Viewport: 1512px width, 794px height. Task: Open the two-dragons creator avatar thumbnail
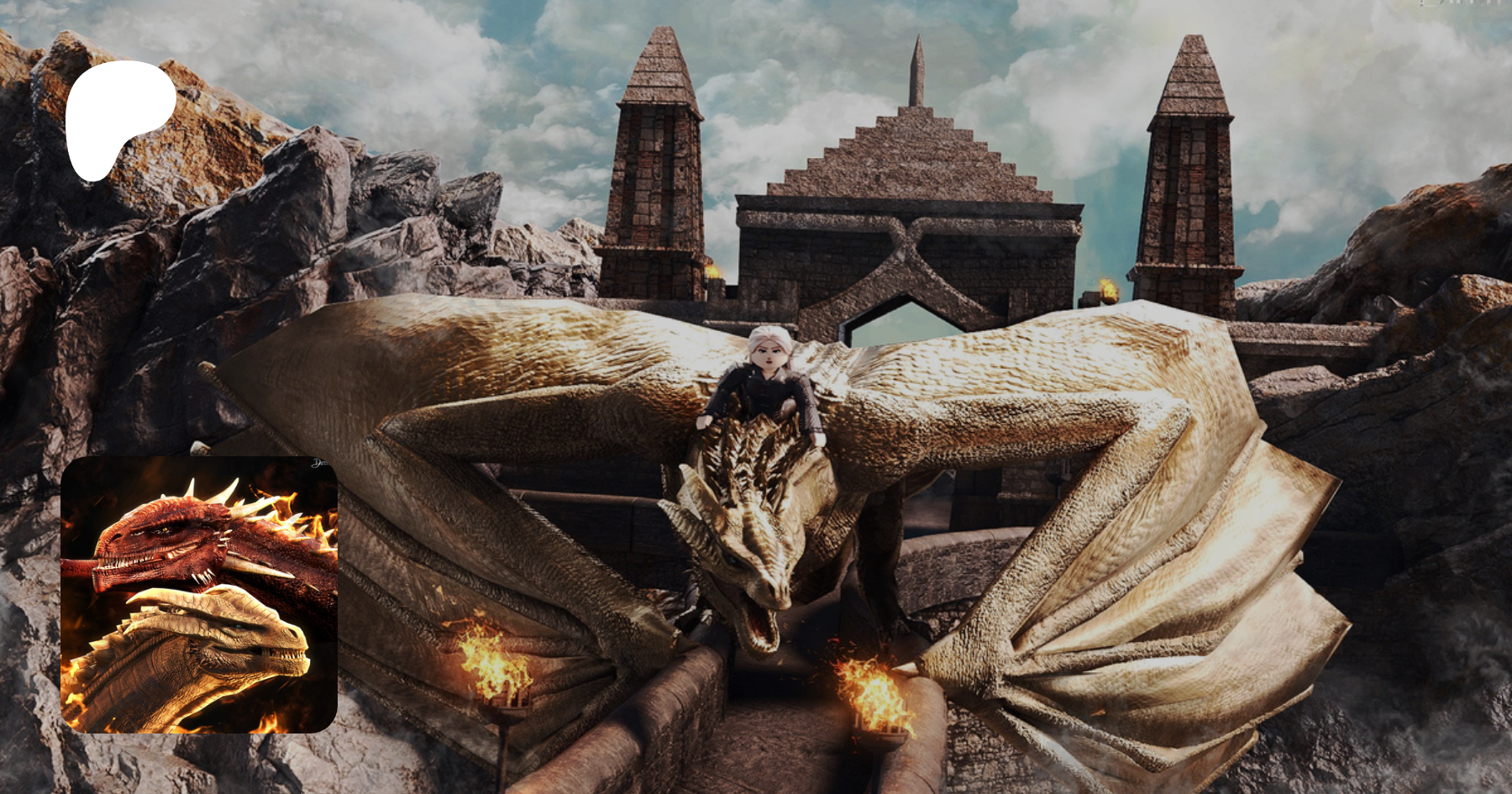pos(199,595)
